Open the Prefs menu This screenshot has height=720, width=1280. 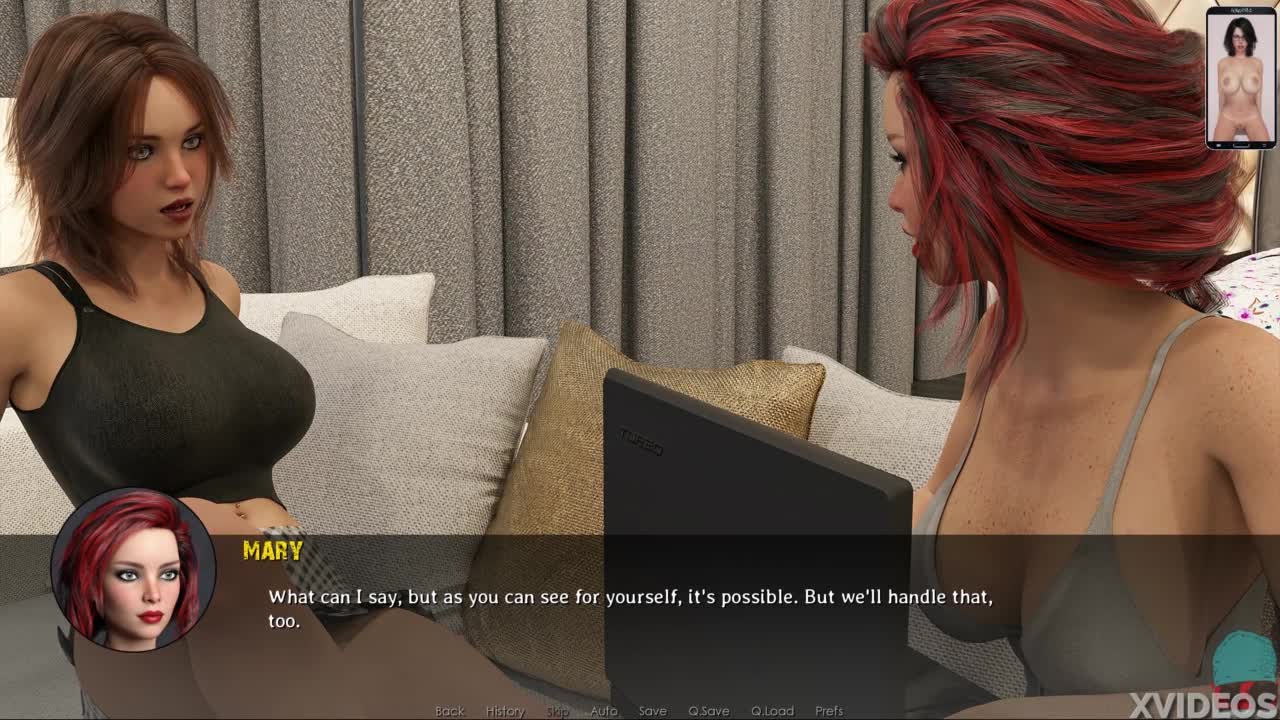click(829, 711)
